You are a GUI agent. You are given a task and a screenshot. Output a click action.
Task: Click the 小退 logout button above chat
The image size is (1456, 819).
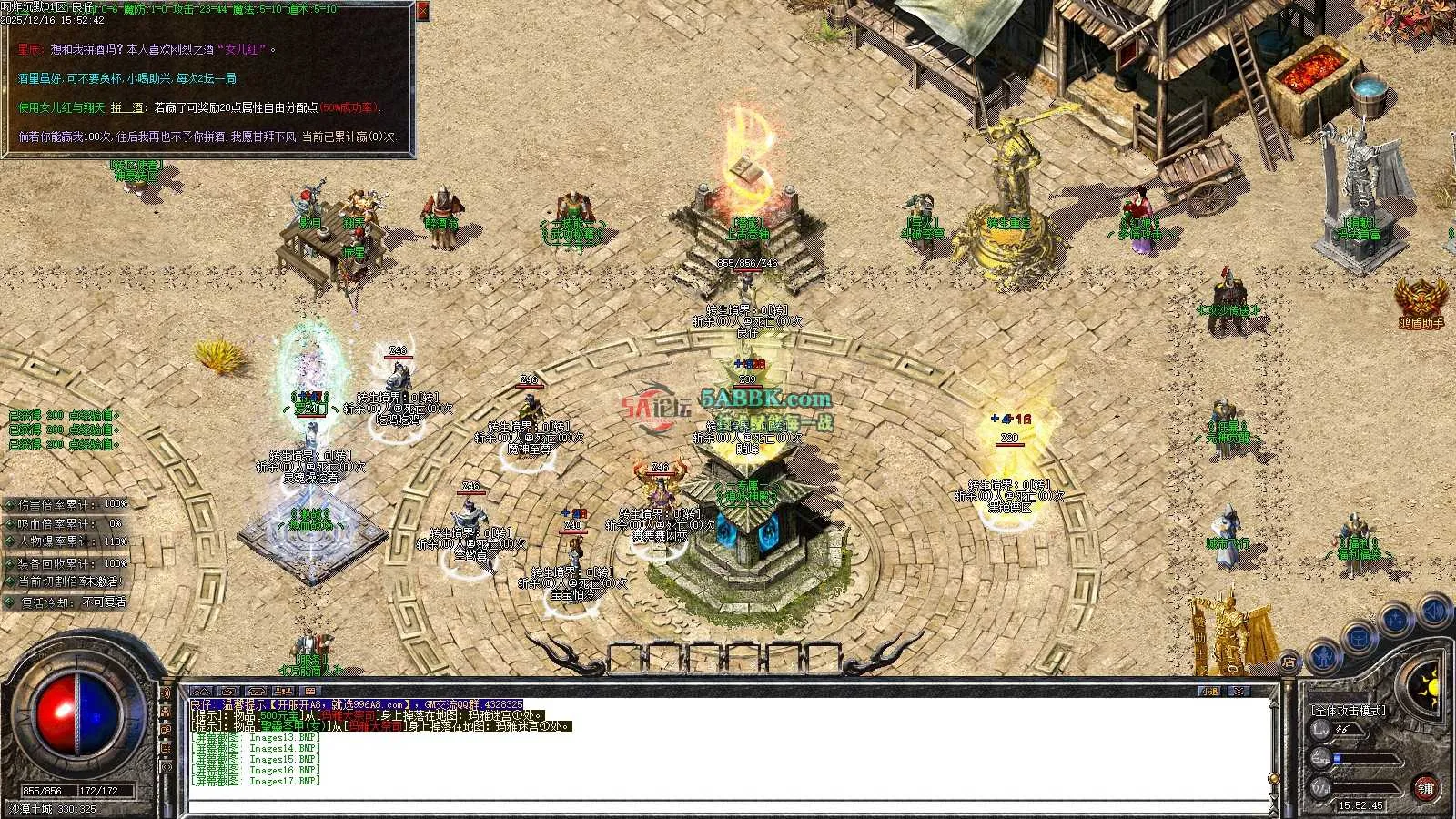(1209, 692)
